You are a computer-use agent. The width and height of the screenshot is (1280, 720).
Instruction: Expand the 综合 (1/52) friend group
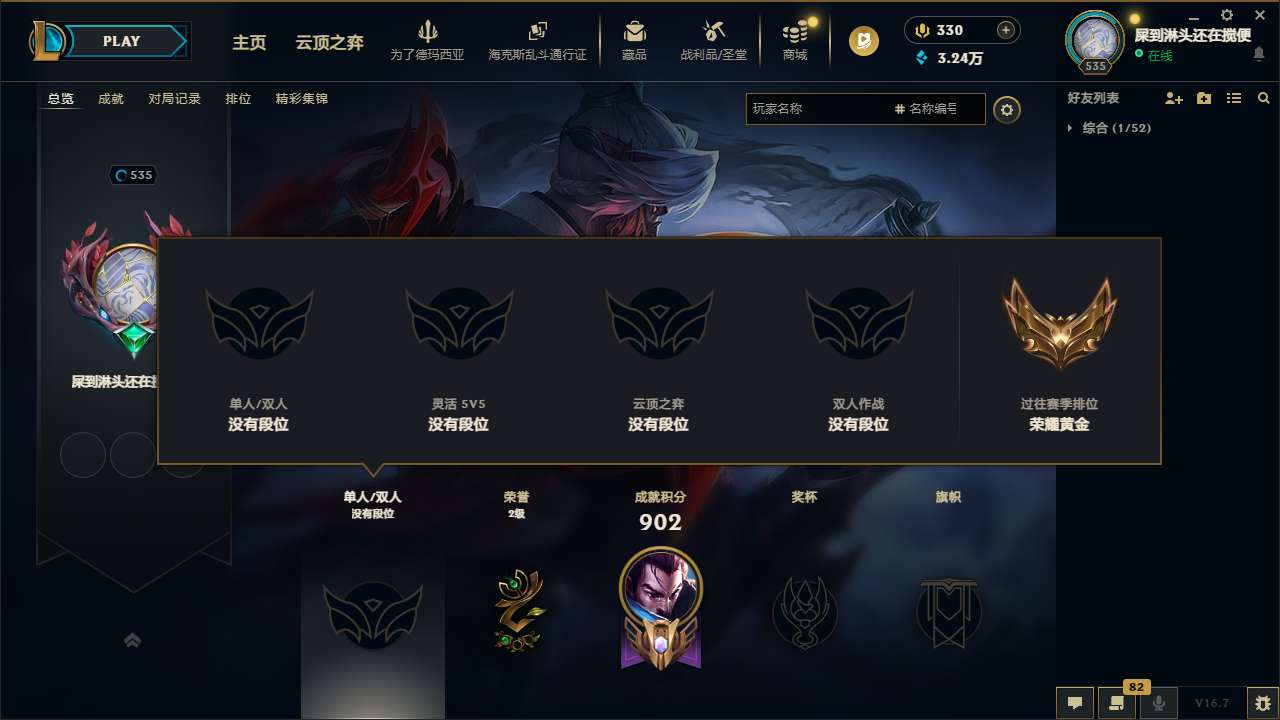(1072, 128)
